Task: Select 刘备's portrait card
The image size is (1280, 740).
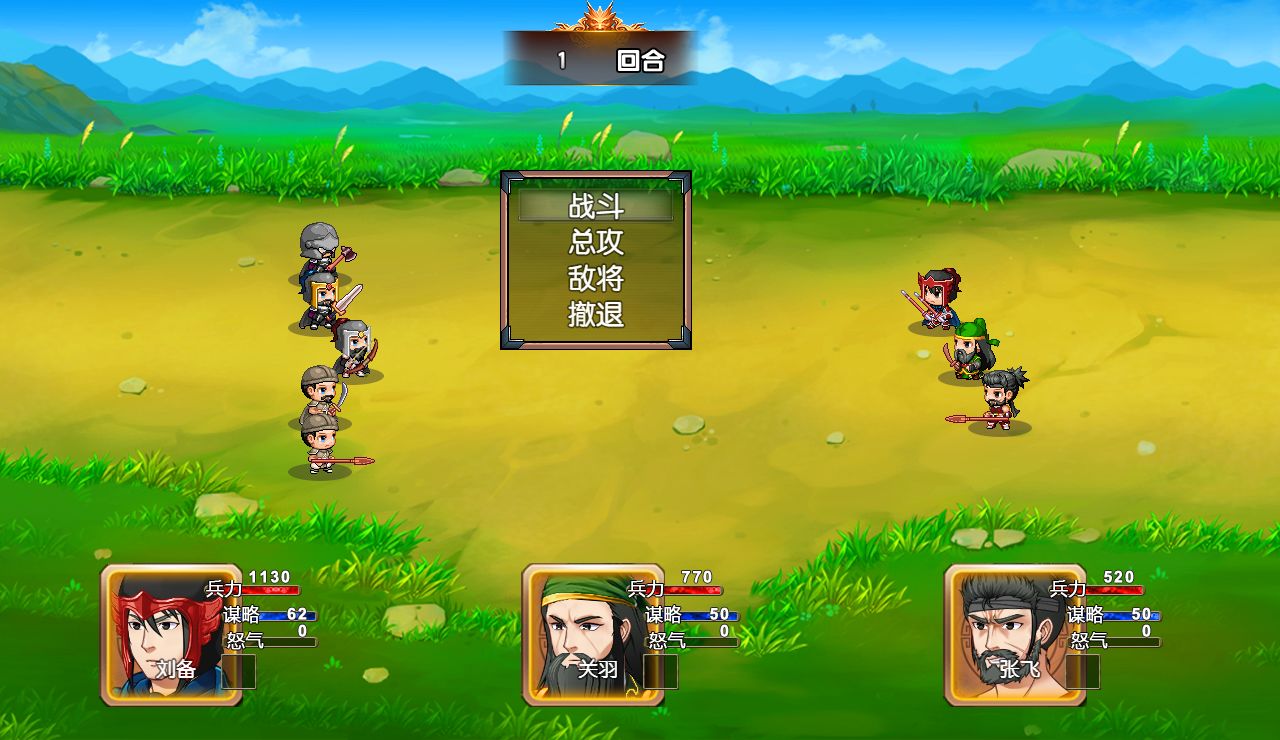Action: pos(171,635)
